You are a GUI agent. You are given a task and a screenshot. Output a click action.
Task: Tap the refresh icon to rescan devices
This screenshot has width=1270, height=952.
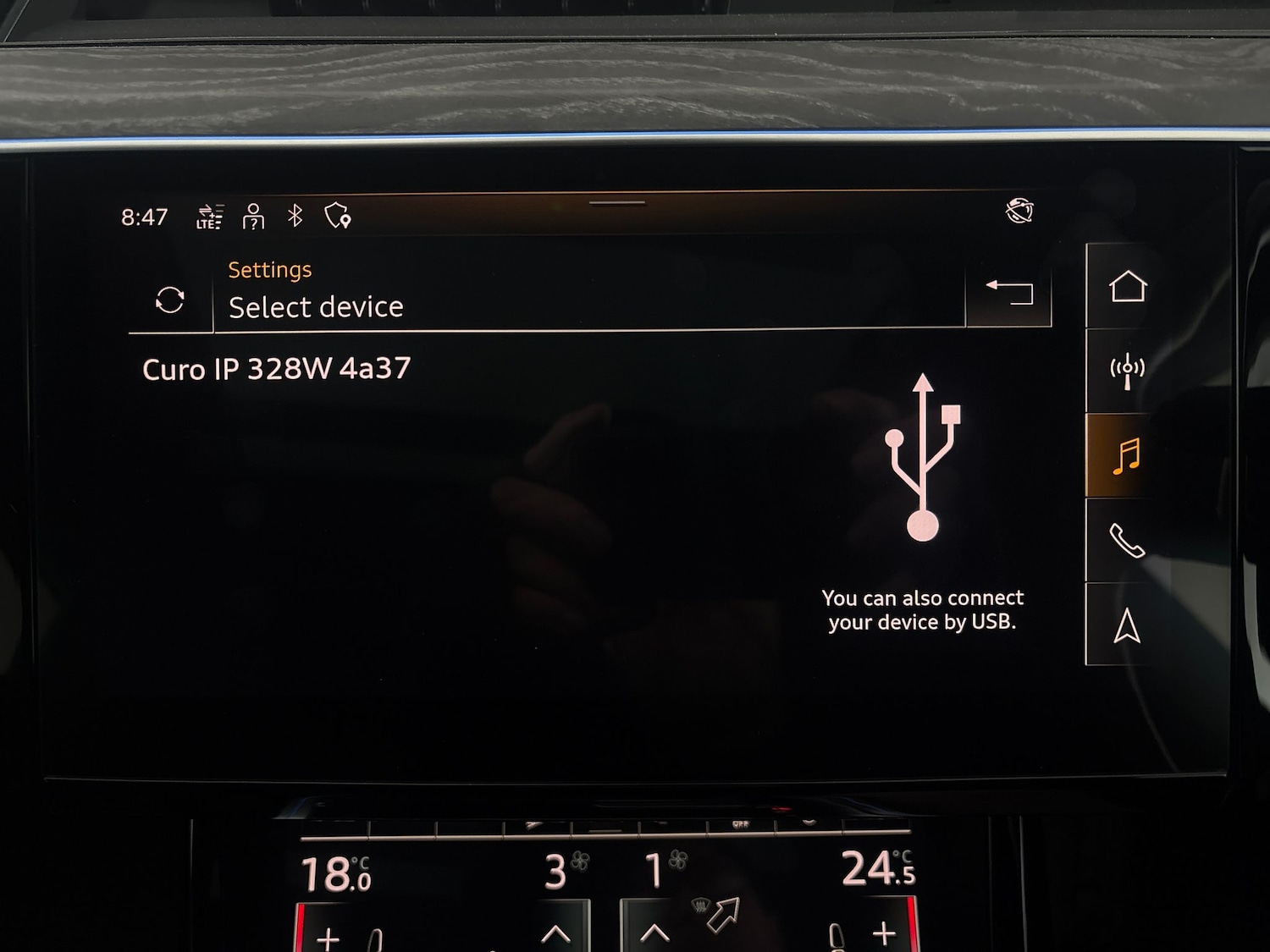click(x=170, y=300)
